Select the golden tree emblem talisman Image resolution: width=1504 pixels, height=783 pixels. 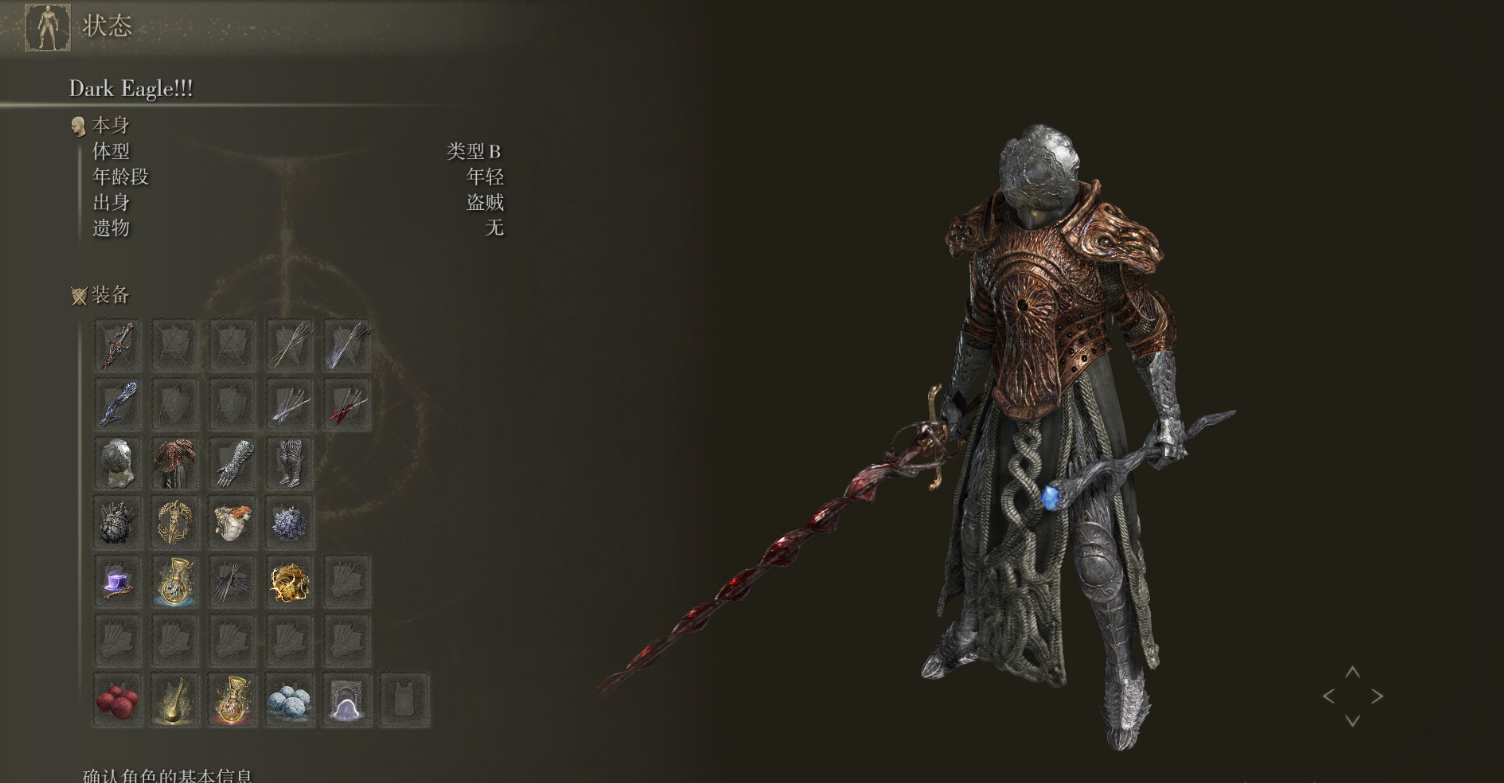coord(175,522)
